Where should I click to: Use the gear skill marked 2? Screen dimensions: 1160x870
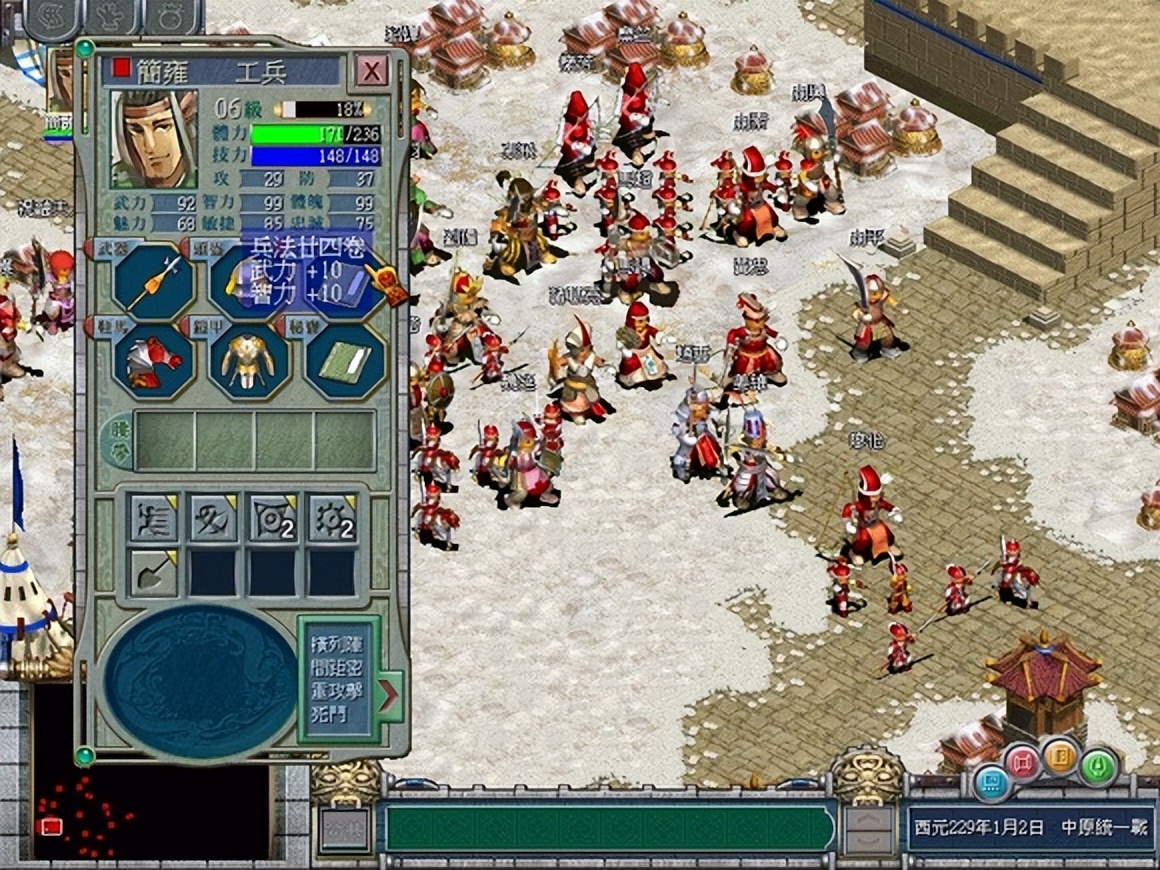click(332, 519)
